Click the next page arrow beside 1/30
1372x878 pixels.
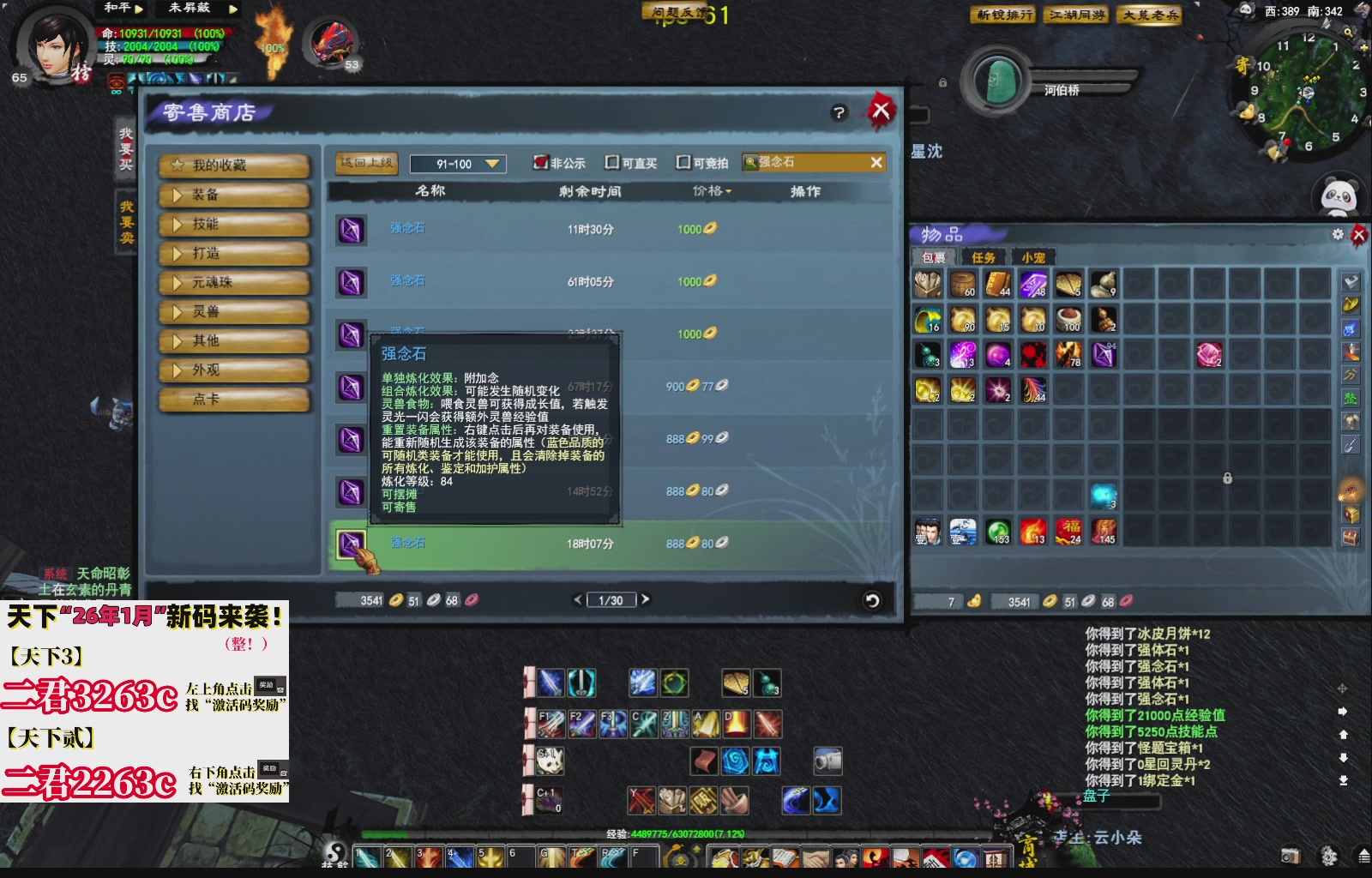(x=647, y=599)
